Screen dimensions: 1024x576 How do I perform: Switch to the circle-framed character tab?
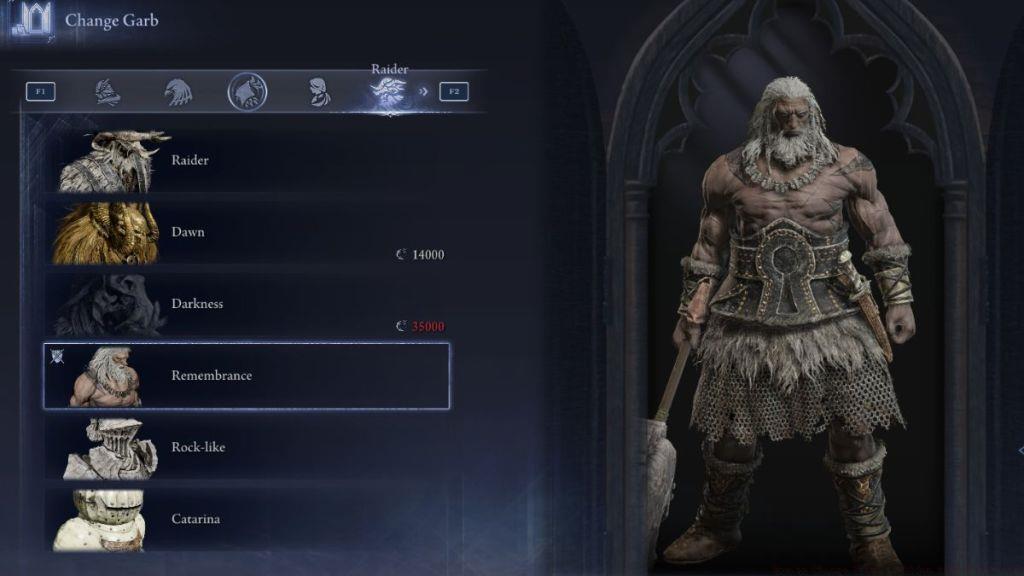(247, 92)
